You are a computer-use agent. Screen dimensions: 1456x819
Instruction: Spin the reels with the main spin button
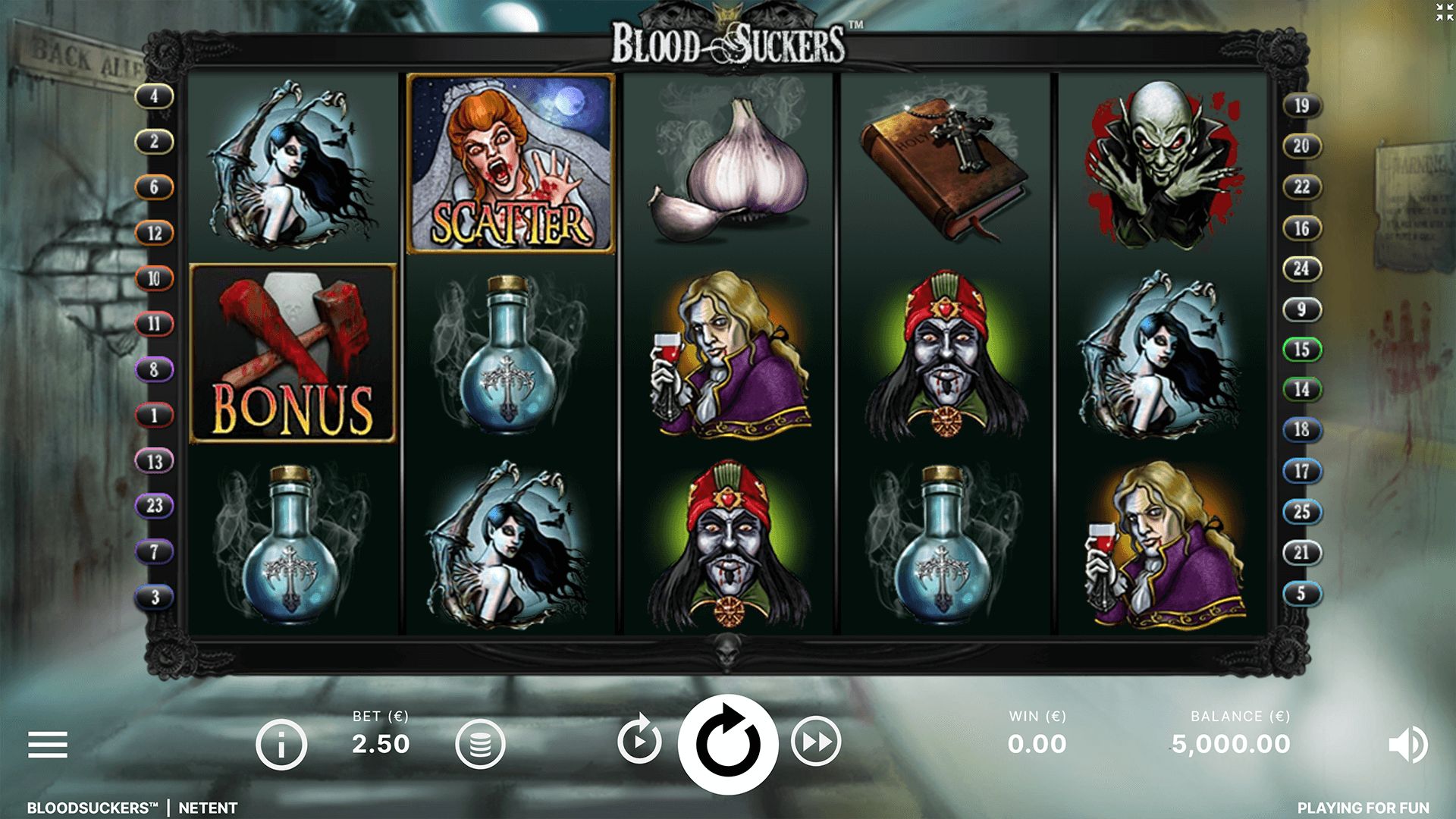[727, 743]
